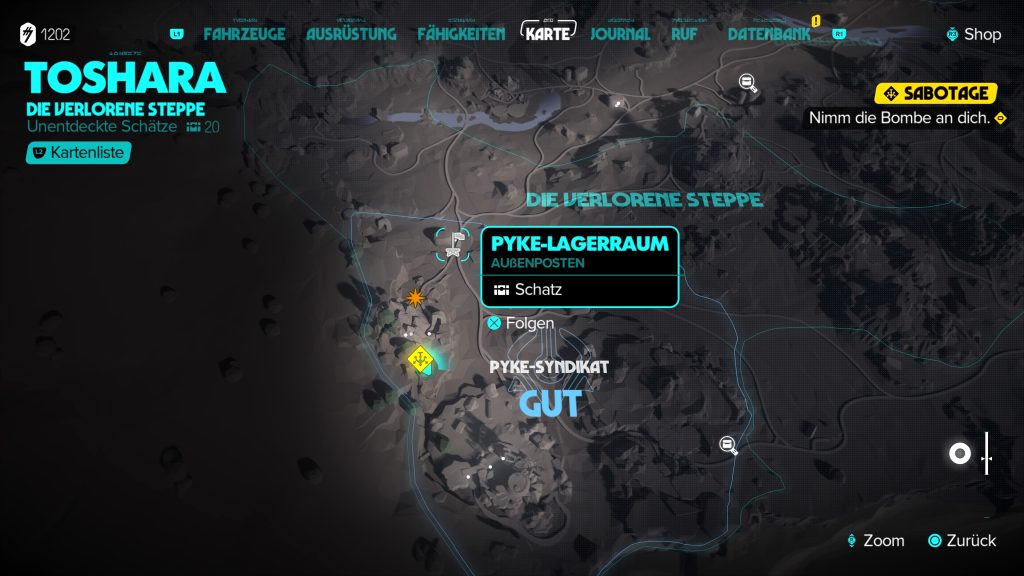Viewport: 1024px width, 576px height.
Task: Switch to the Ausrüstung tab
Action: click(x=351, y=34)
